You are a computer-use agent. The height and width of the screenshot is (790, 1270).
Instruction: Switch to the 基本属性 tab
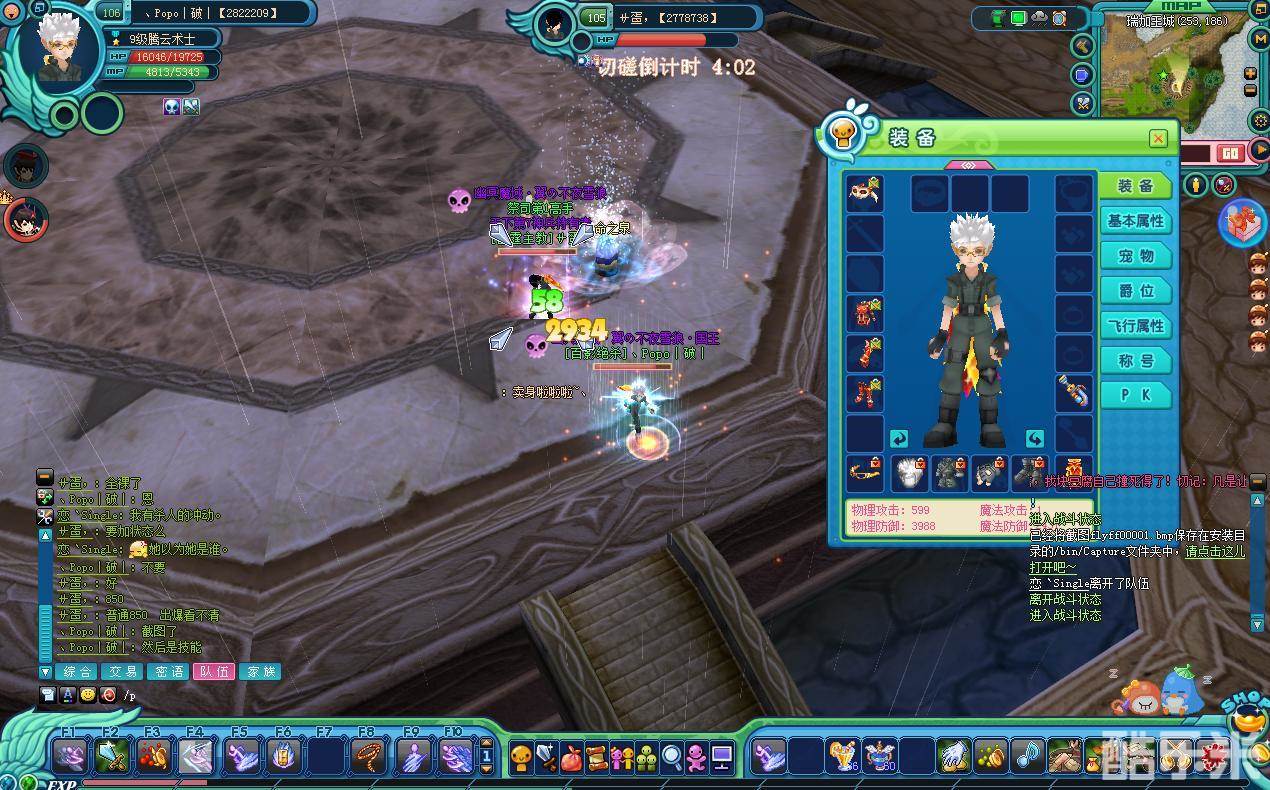(1135, 221)
